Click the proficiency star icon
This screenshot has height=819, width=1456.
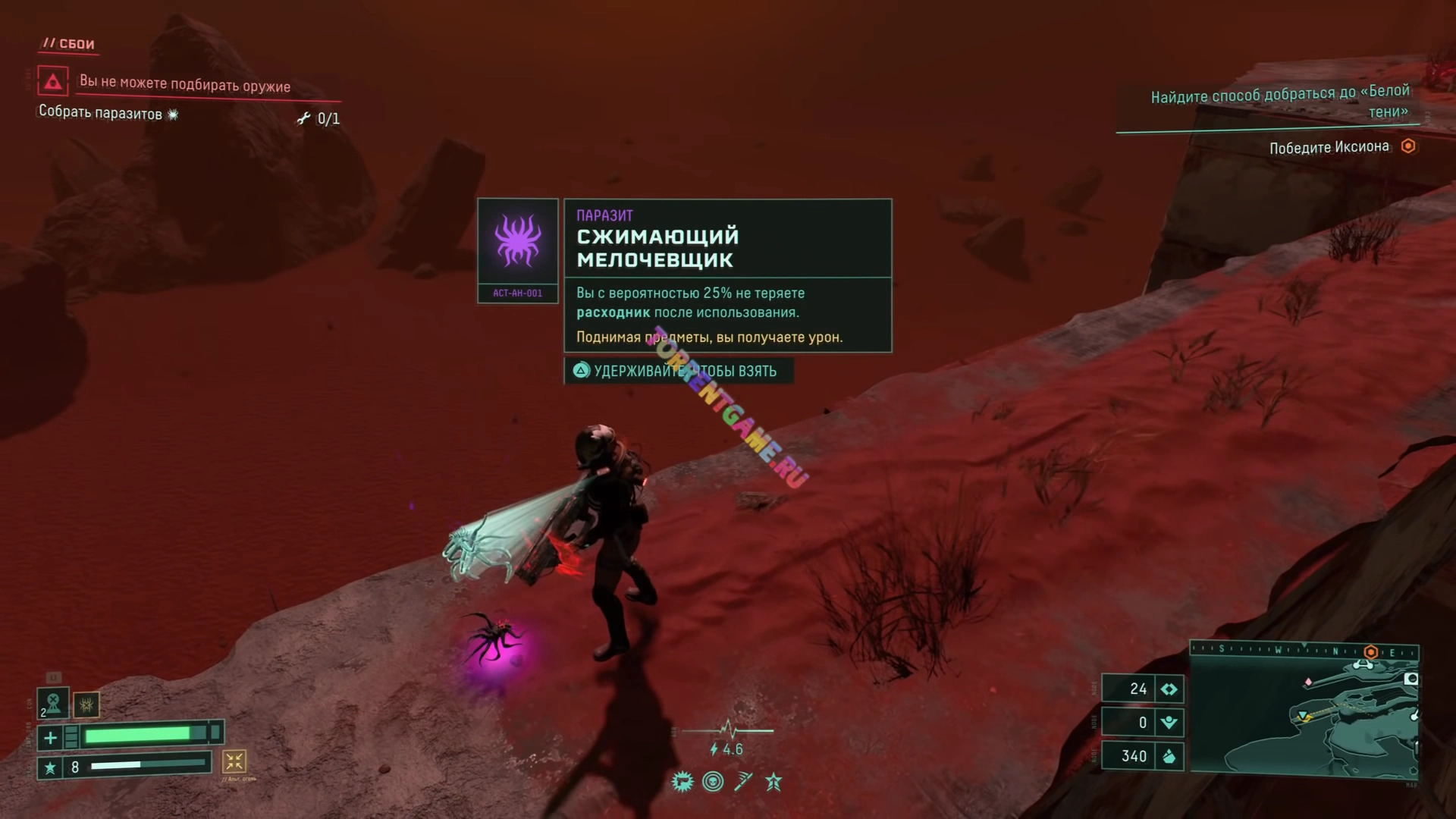50,767
